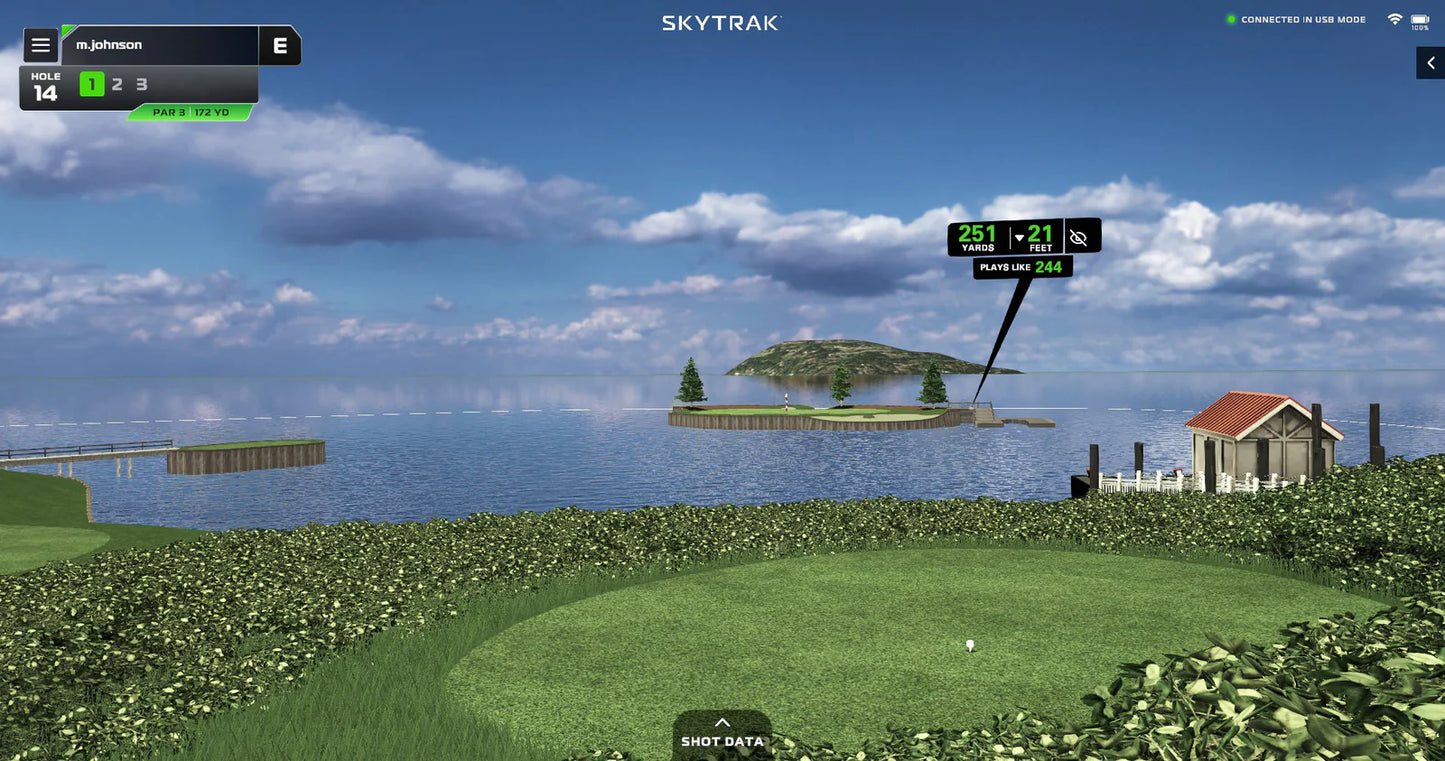Click the HOLE 14 indicator
This screenshot has height=761, width=1445.
(x=45, y=84)
